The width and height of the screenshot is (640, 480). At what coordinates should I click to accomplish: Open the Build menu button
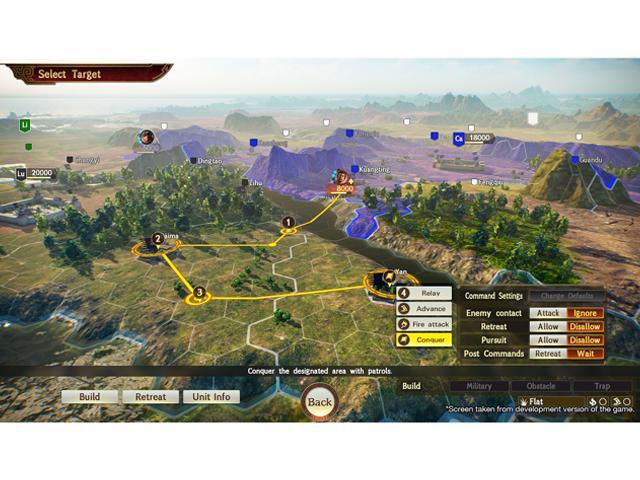pyautogui.click(x=91, y=397)
